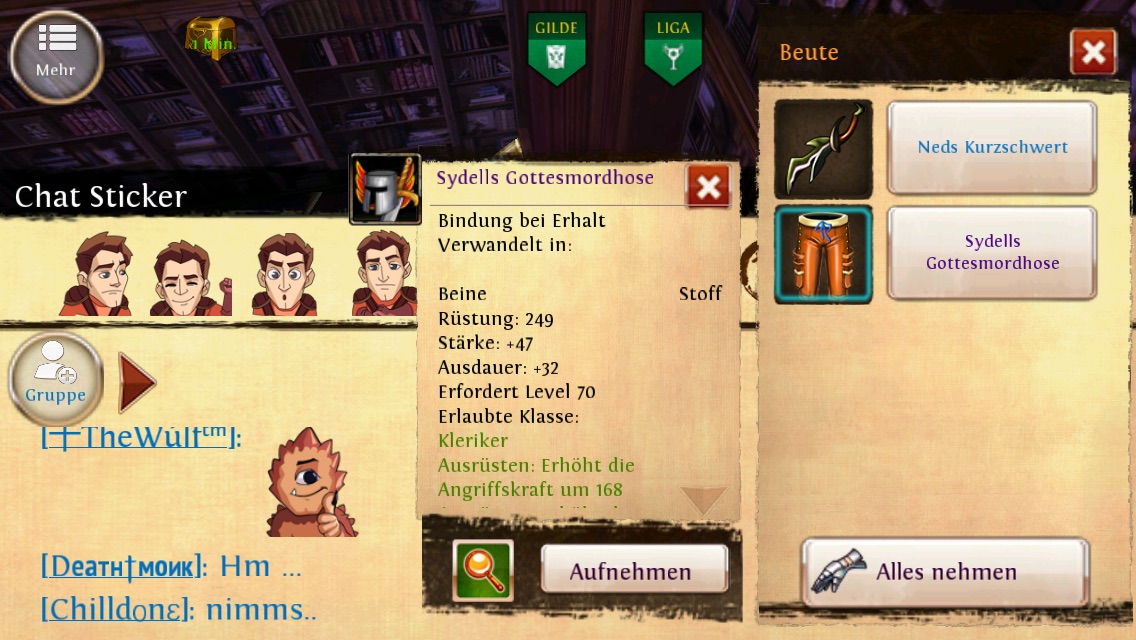This screenshot has height=640, width=1136.
Task: Open TheWult player name link
Action: tap(140, 437)
